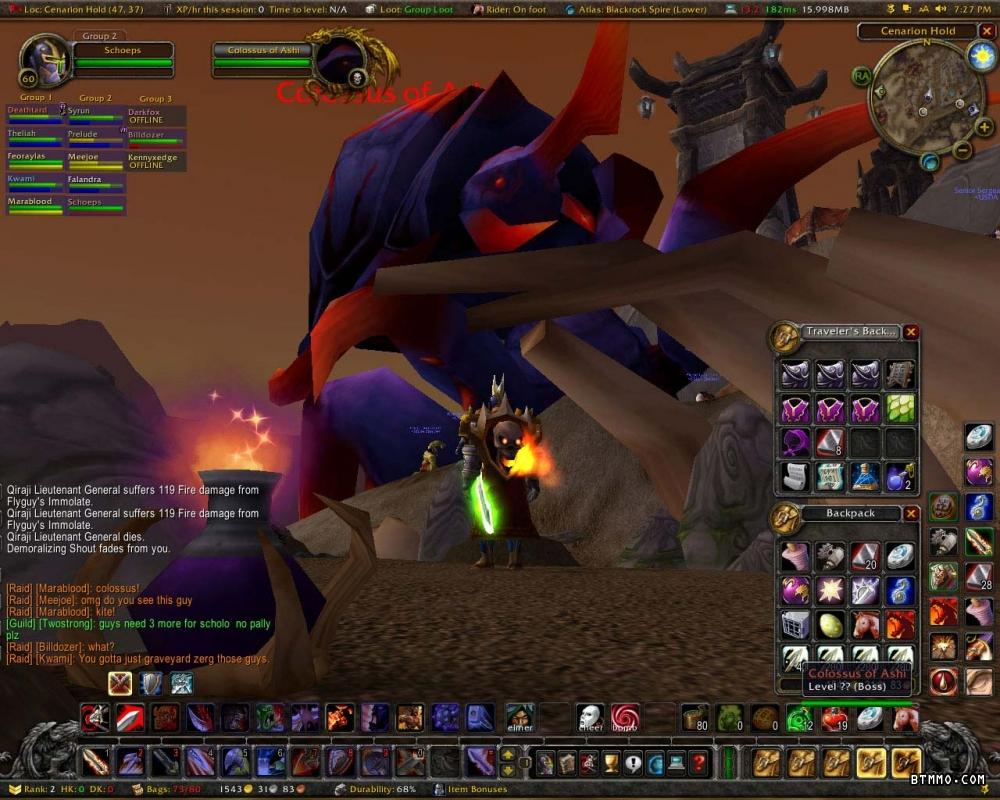Image resolution: width=1000 pixels, height=800 pixels.
Task: Close the Traveler's Backpack bag window
Action: point(911,332)
